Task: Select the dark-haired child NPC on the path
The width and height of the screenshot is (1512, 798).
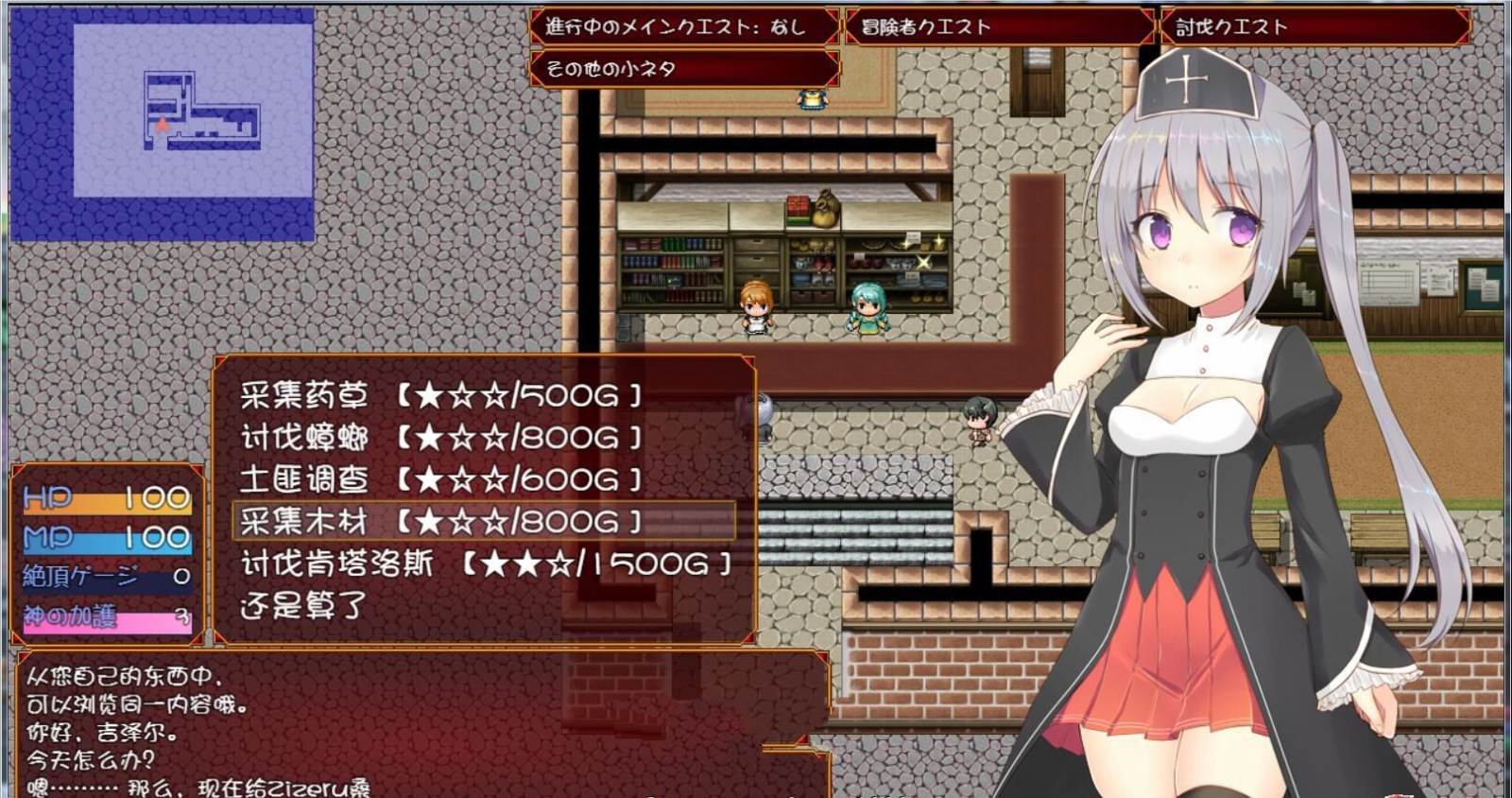Action: pyautogui.click(x=978, y=421)
